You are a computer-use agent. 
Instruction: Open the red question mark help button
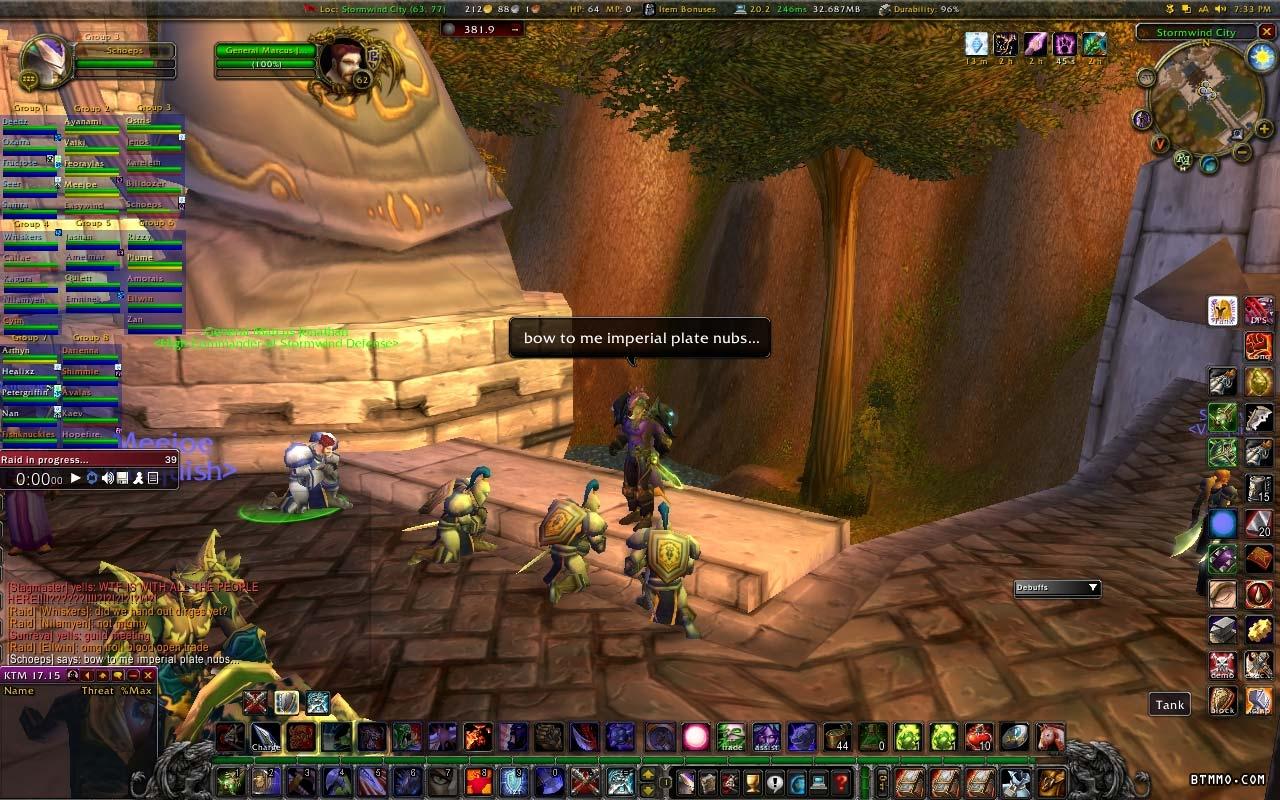[841, 781]
